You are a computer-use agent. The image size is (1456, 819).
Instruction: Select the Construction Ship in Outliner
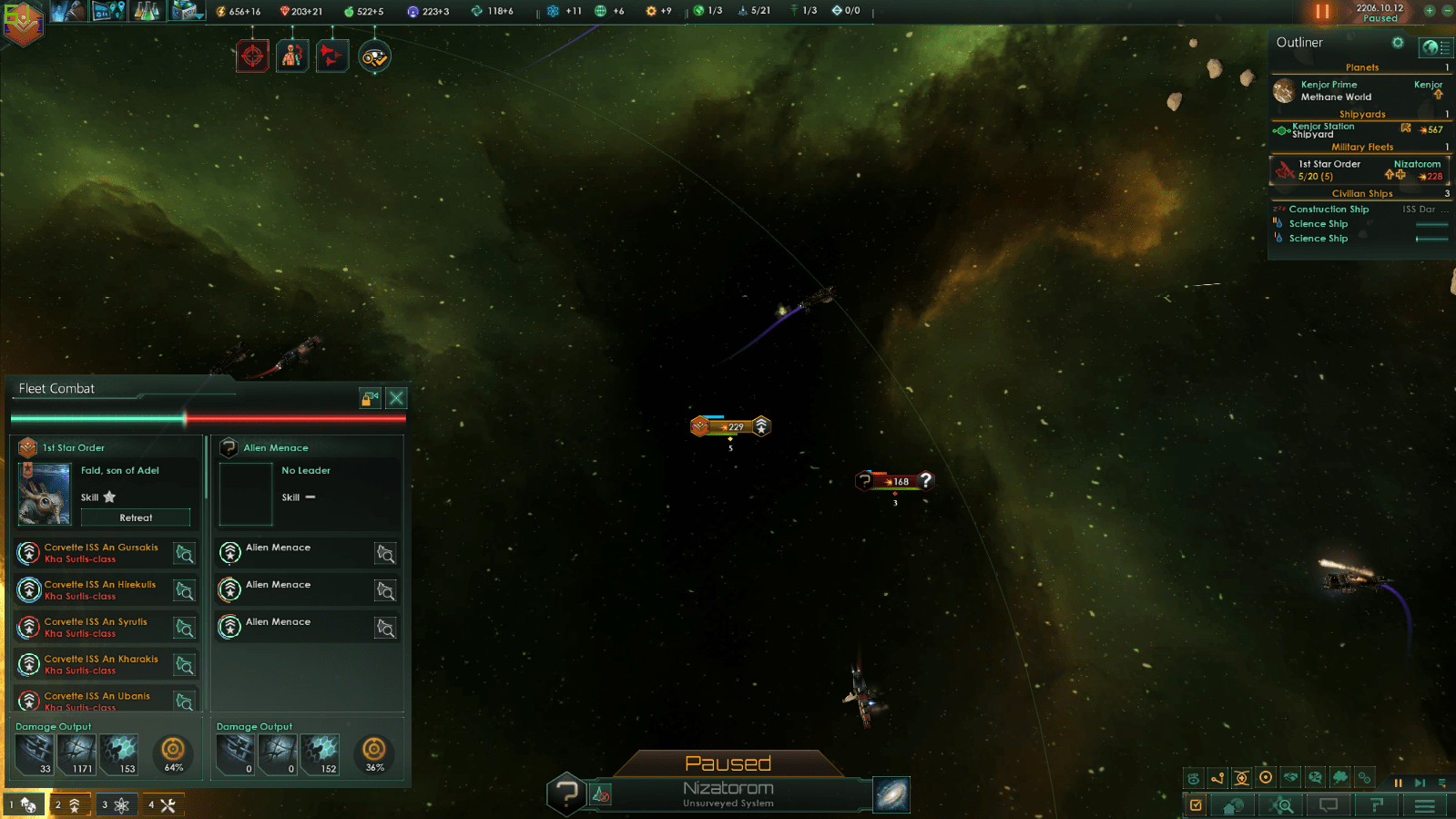[x=1329, y=210]
